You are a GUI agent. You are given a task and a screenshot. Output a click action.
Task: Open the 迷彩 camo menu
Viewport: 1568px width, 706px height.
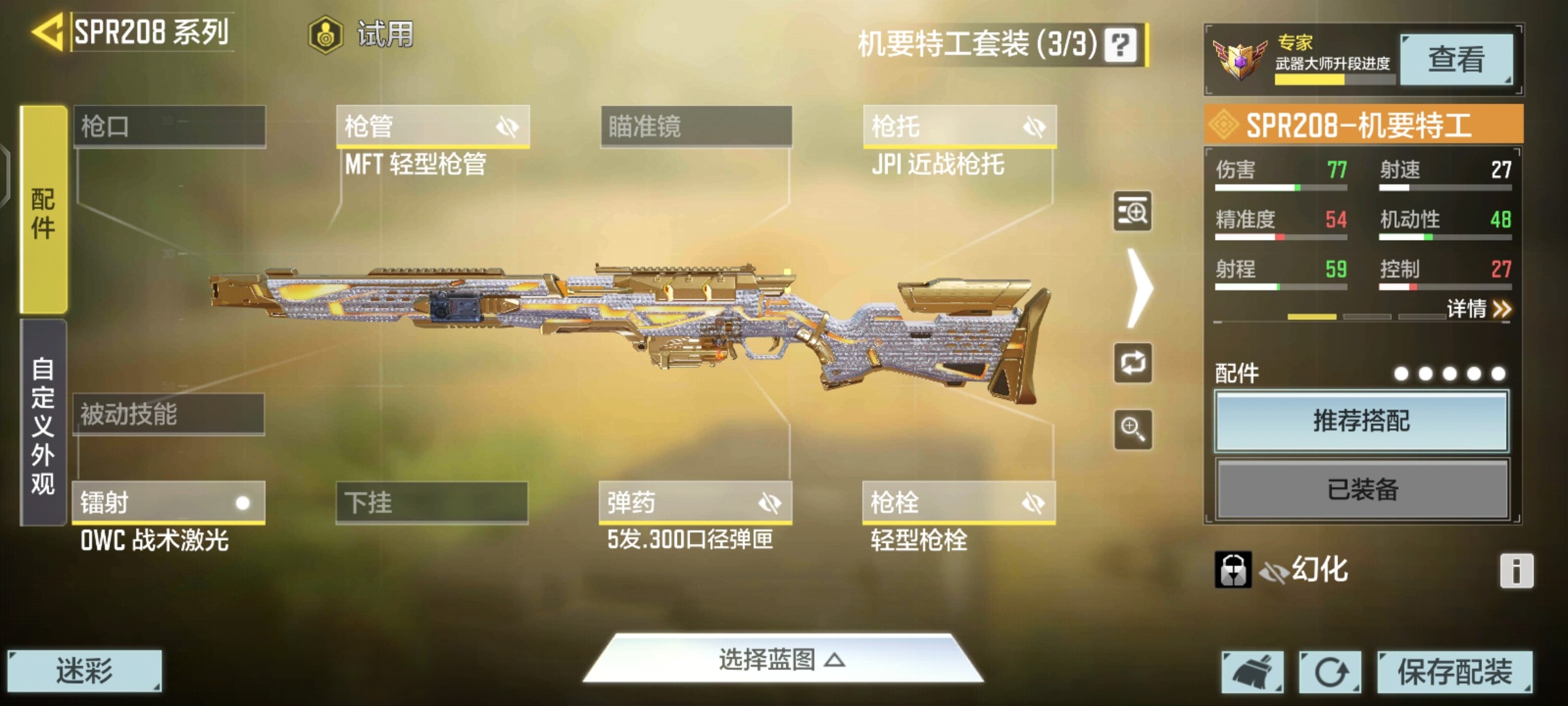pyautogui.click(x=84, y=671)
